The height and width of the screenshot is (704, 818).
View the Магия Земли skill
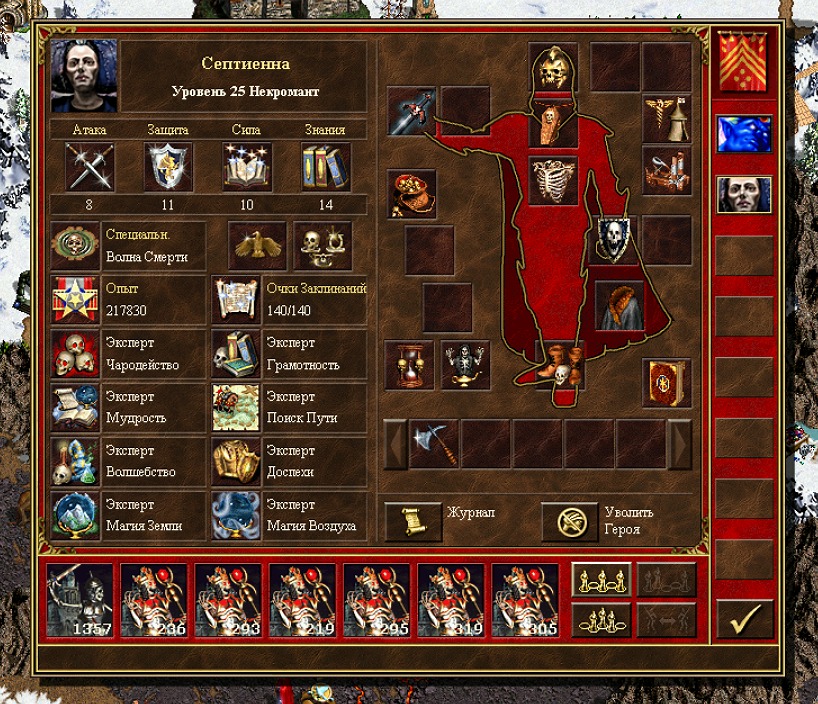pyautogui.click(x=76, y=515)
